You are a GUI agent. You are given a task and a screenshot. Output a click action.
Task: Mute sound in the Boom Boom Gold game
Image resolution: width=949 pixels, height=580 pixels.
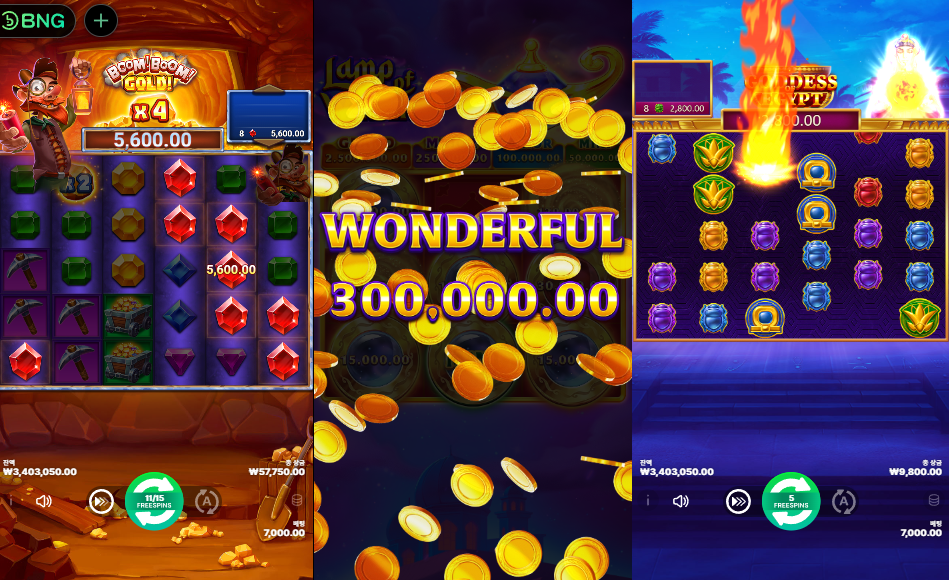click(x=44, y=501)
